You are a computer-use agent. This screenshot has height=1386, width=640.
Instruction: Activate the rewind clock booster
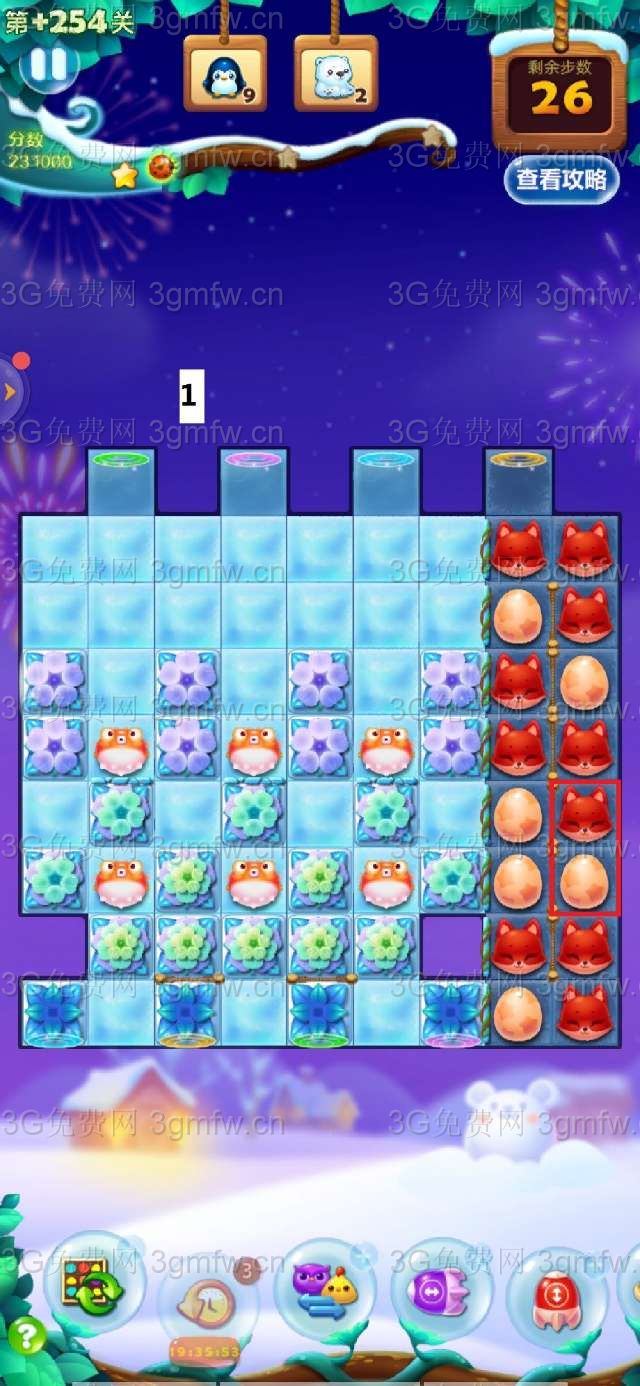click(x=207, y=1300)
